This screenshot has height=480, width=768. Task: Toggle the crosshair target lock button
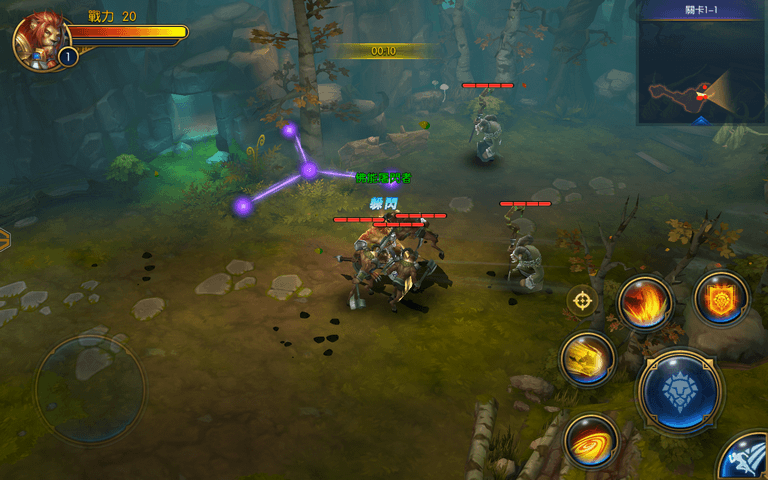pos(582,299)
